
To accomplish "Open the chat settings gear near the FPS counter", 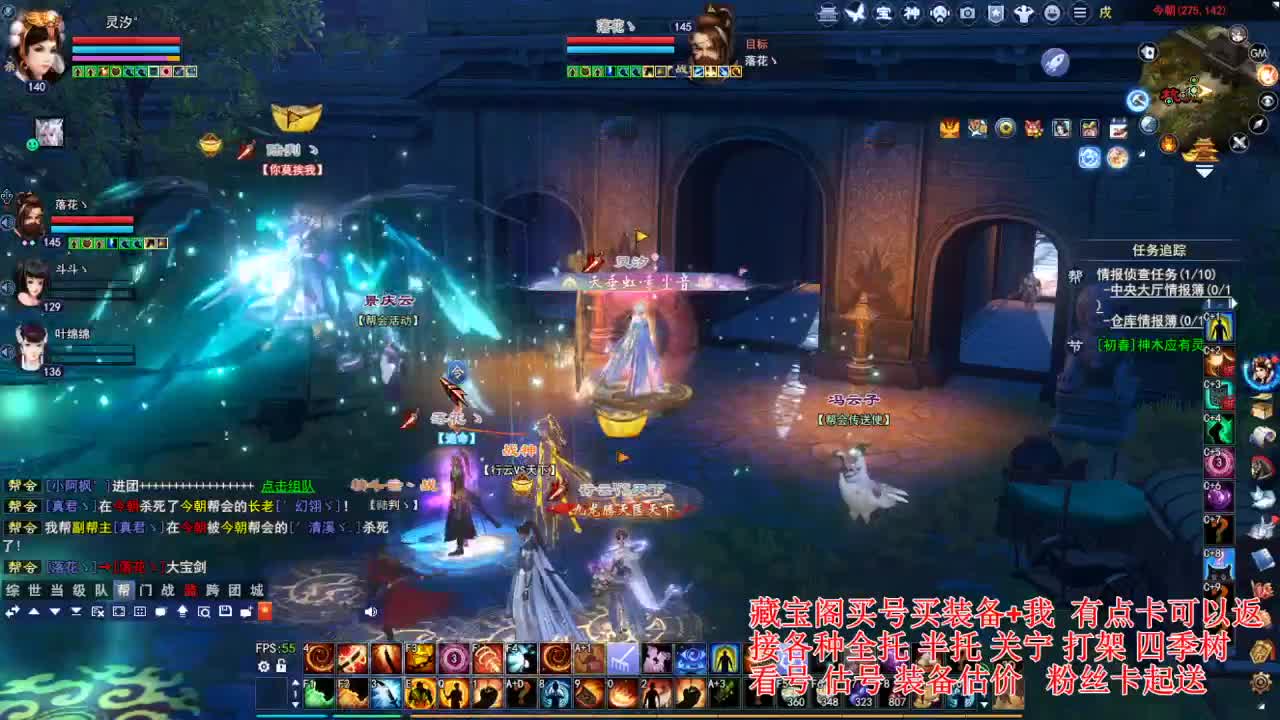I will (x=265, y=667).
